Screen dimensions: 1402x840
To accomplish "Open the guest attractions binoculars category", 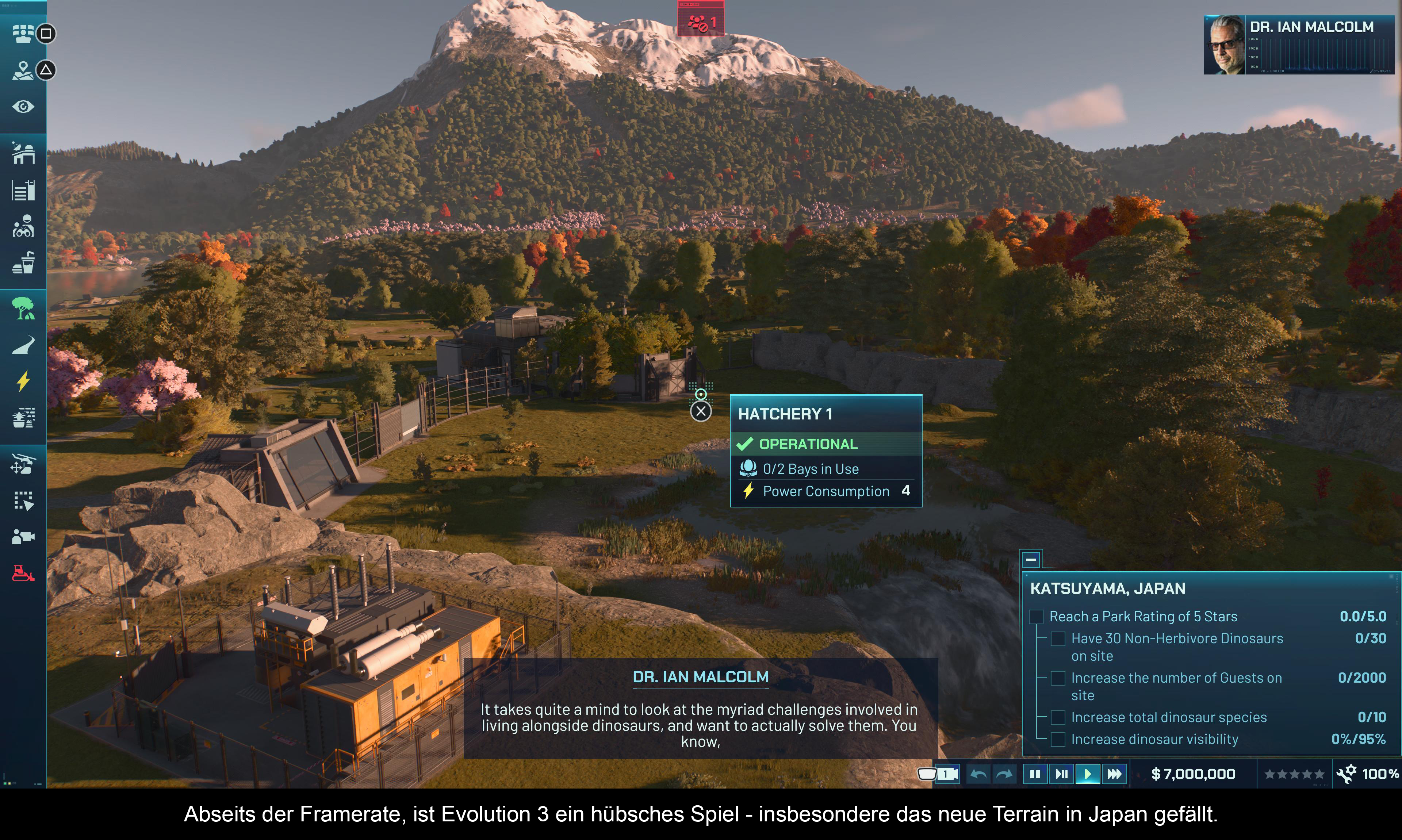I will pyautogui.click(x=23, y=226).
